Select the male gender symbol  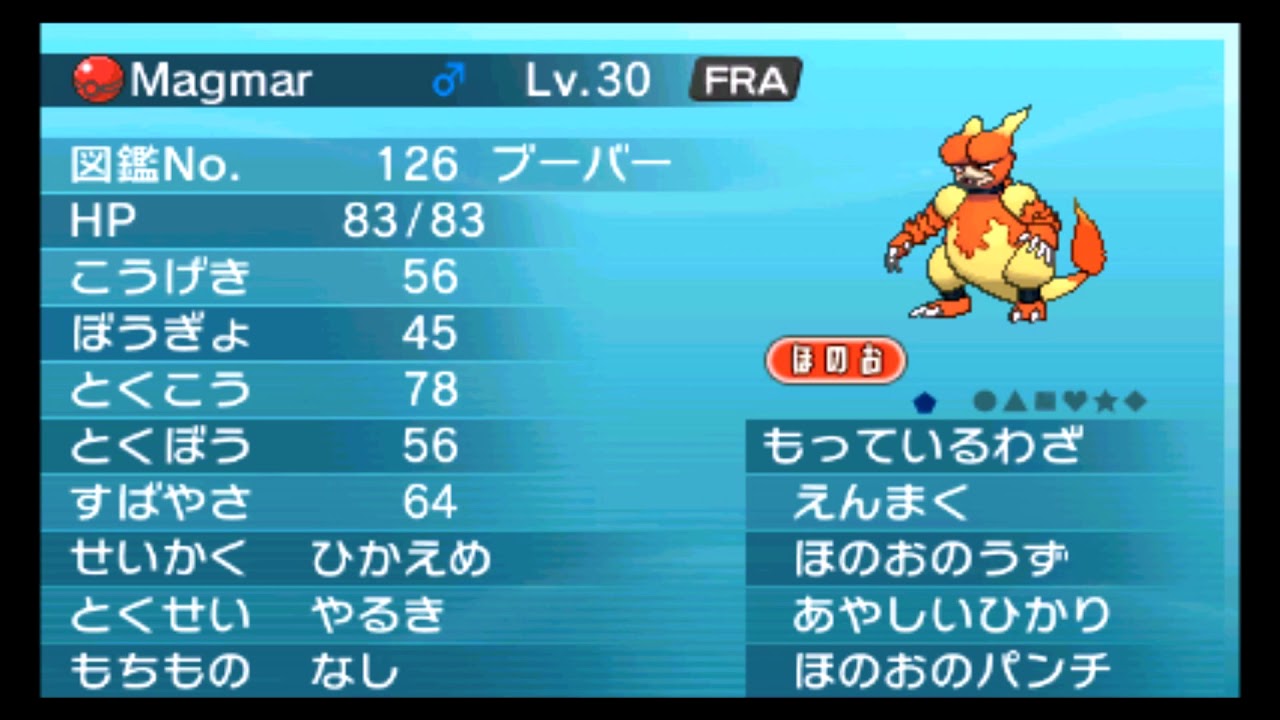(x=446, y=78)
